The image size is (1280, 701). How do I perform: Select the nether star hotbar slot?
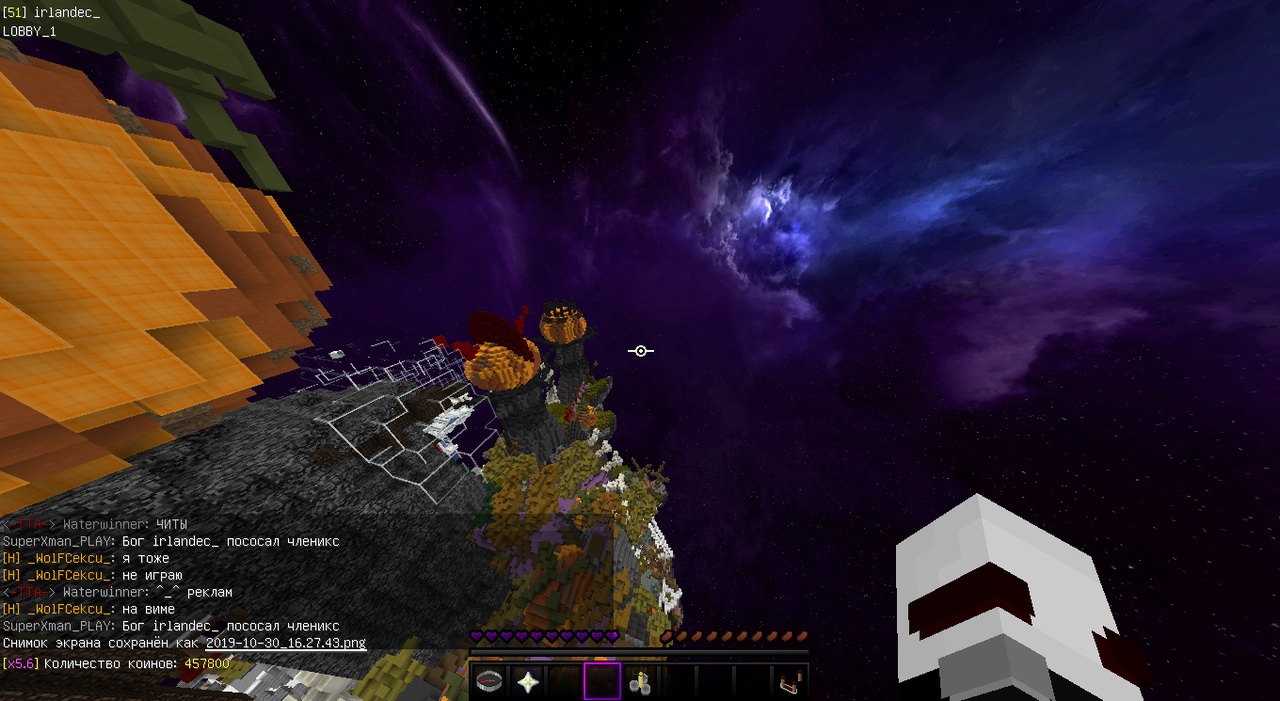pos(527,682)
